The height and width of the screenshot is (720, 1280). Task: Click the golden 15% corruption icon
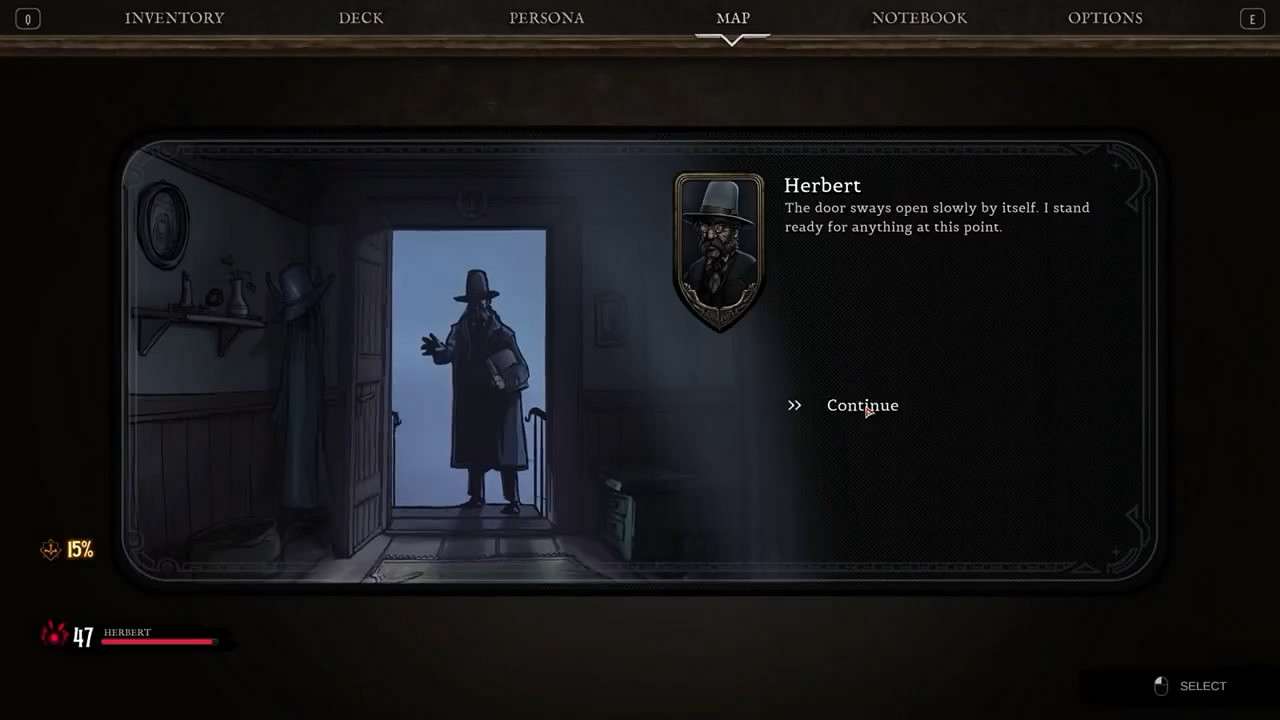click(50, 549)
